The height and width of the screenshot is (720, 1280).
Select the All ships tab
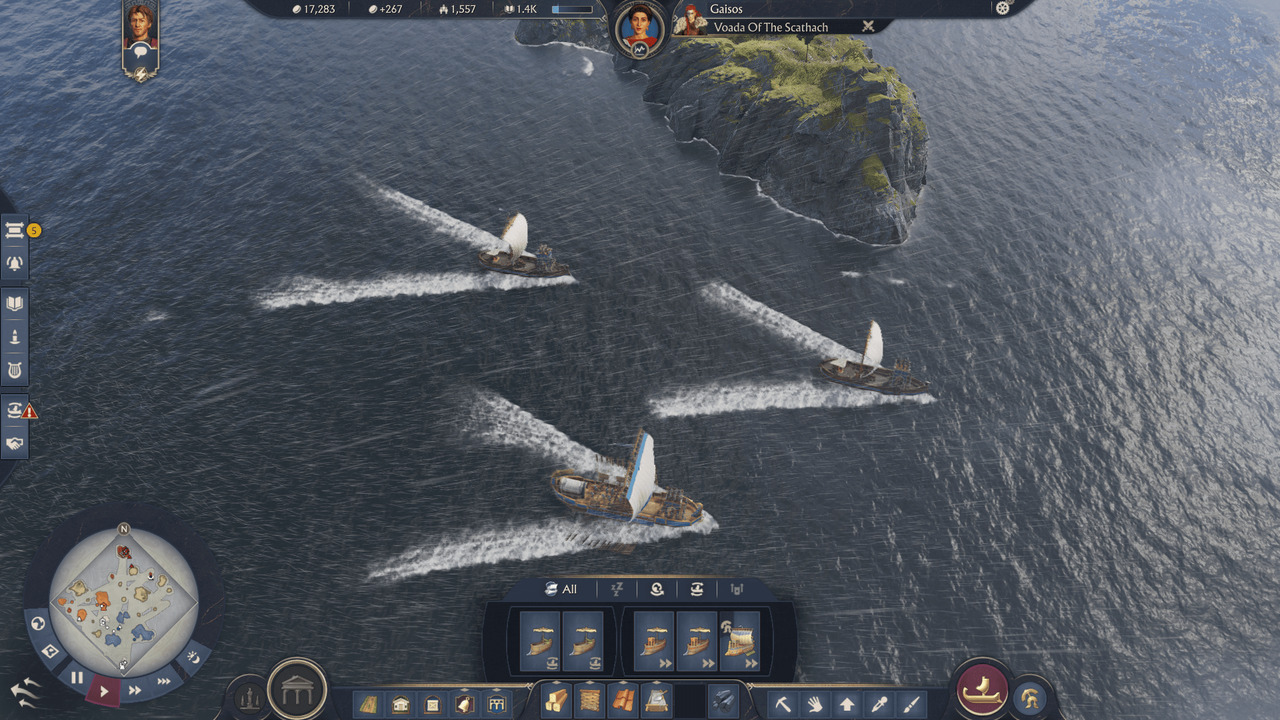(561, 589)
